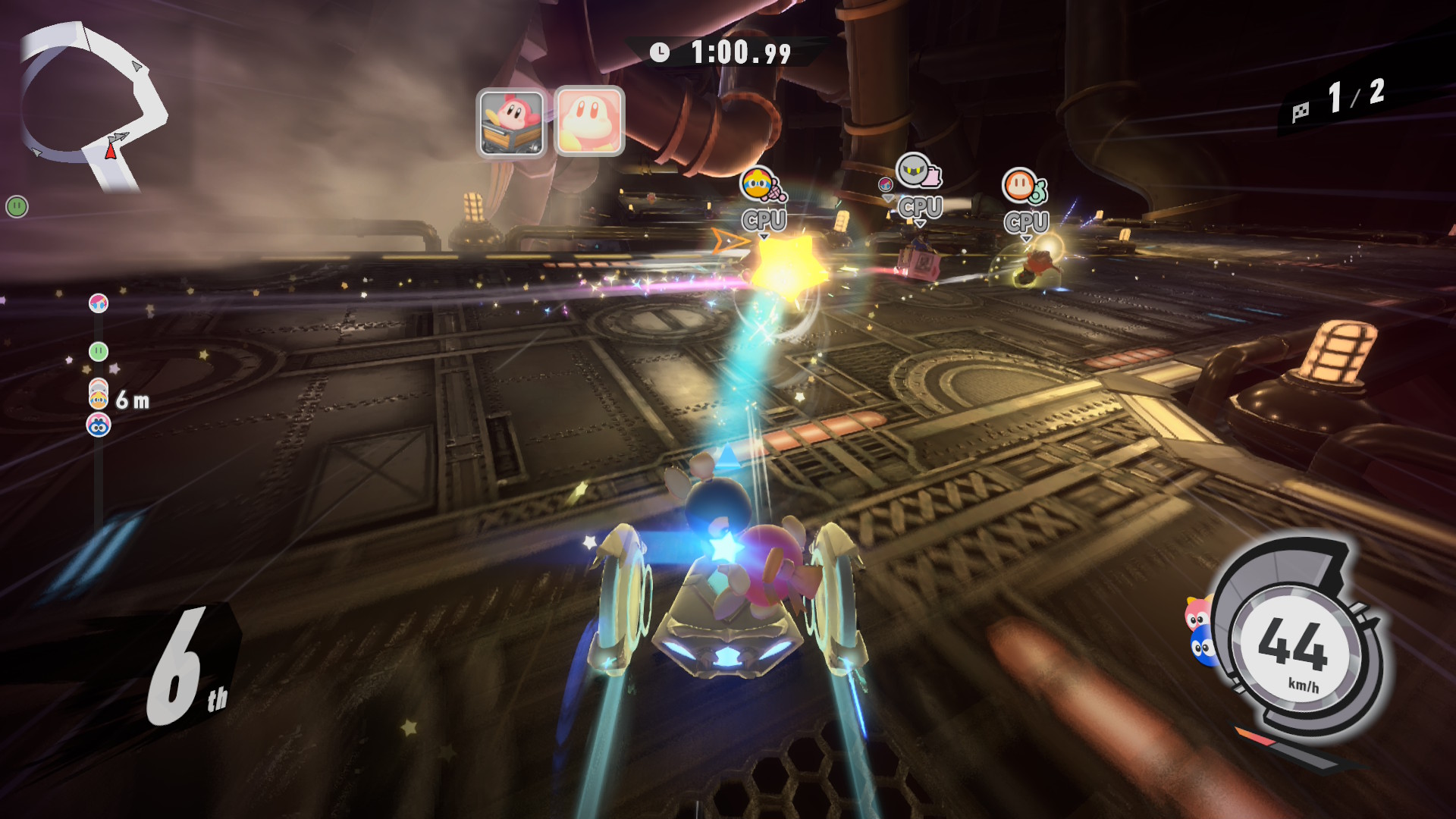This screenshot has width=1456, height=819.
Task: Click the top pink icon on progress bar
Action: pos(99,303)
